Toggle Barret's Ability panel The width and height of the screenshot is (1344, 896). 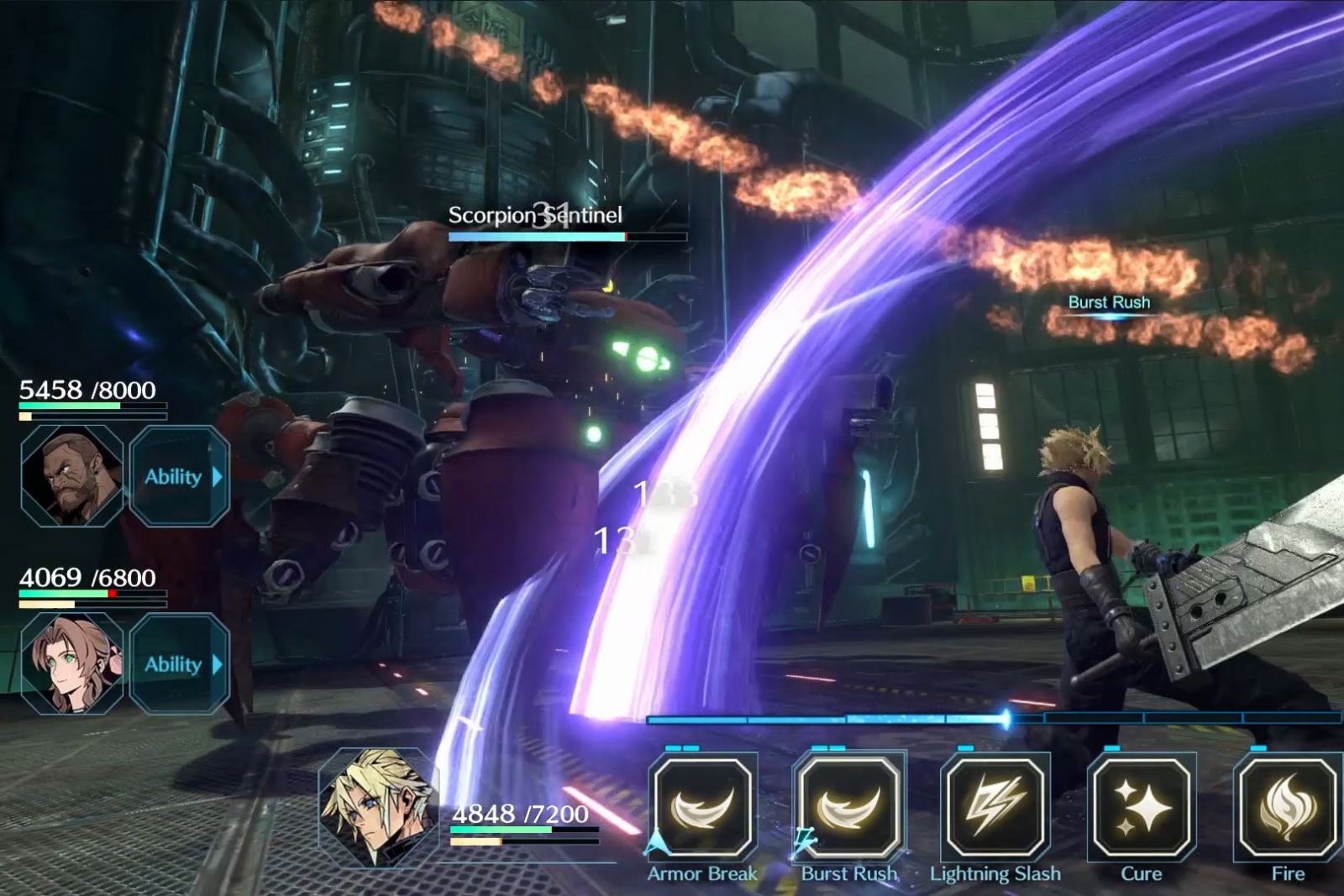click(x=178, y=476)
